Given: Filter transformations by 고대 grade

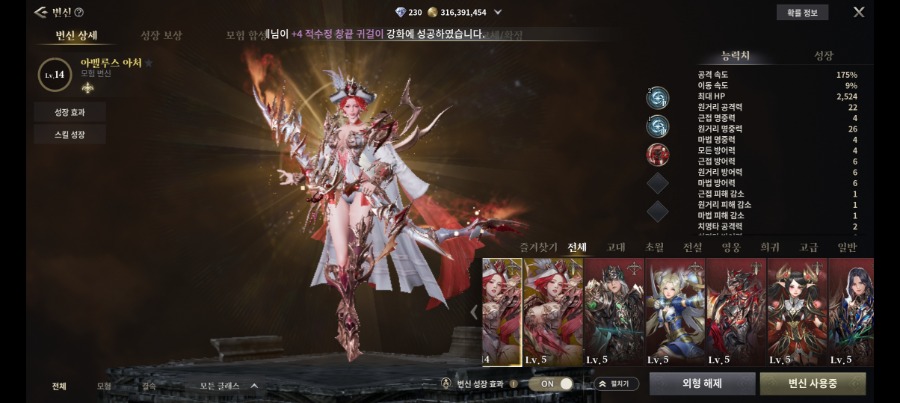Looking at the screenshot, I should [616, 246].
